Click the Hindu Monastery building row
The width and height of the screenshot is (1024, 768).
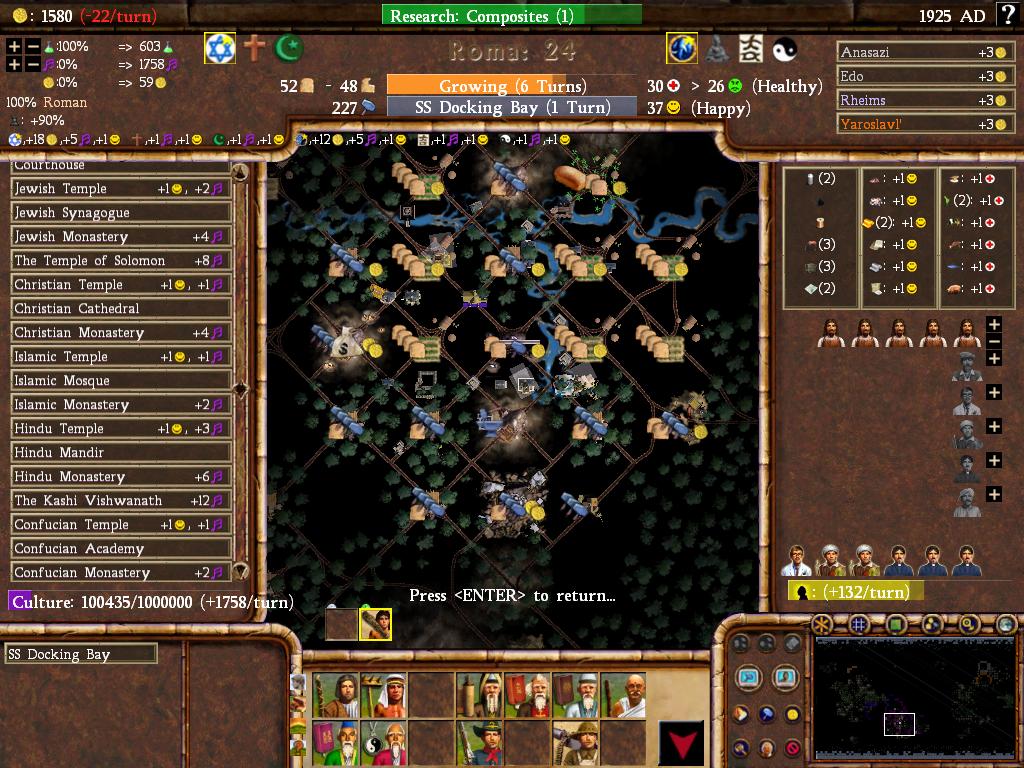pyautogui.click(x=120, y=477)
